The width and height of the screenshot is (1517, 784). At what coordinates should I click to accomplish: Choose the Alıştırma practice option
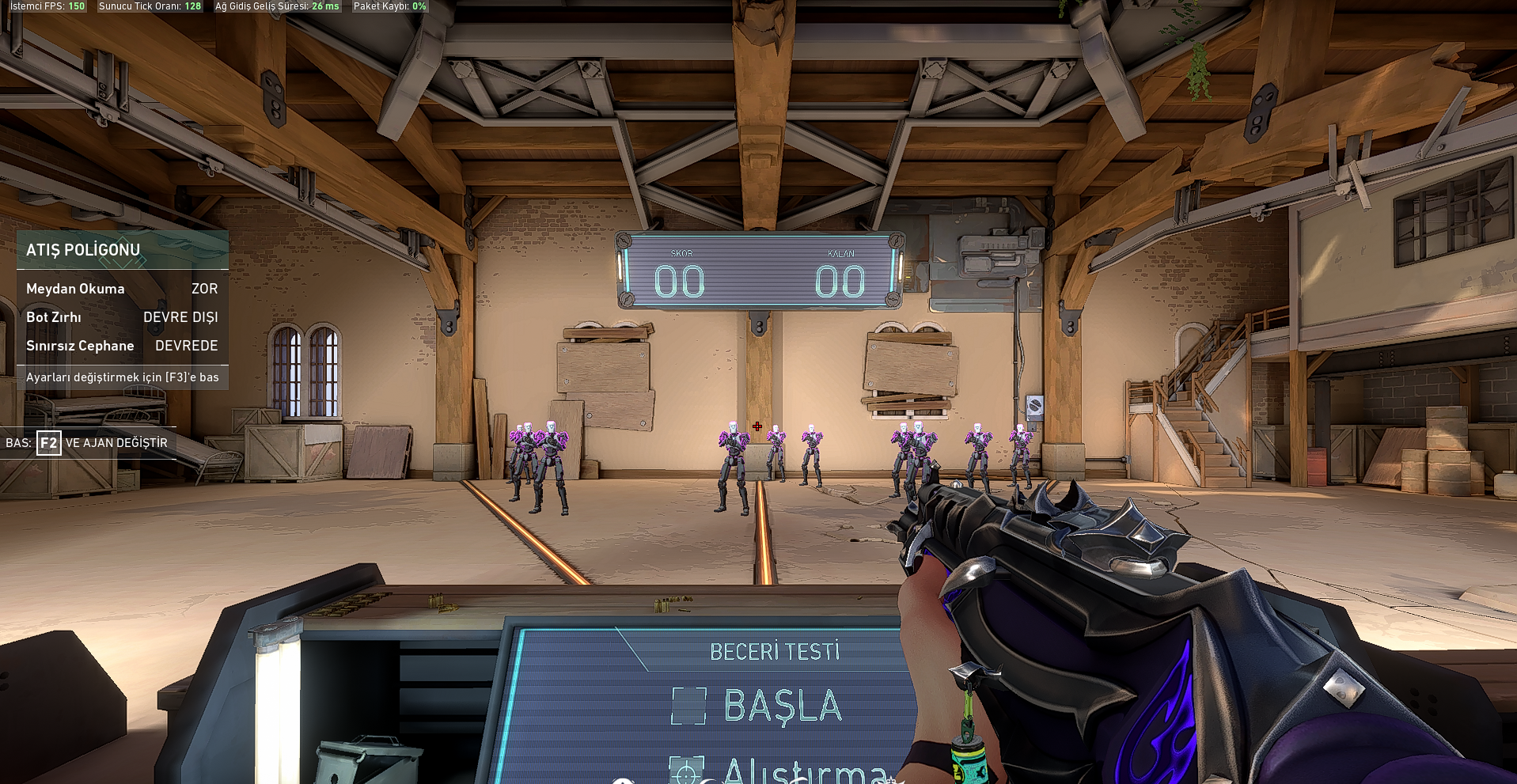[x=803, y=769]
